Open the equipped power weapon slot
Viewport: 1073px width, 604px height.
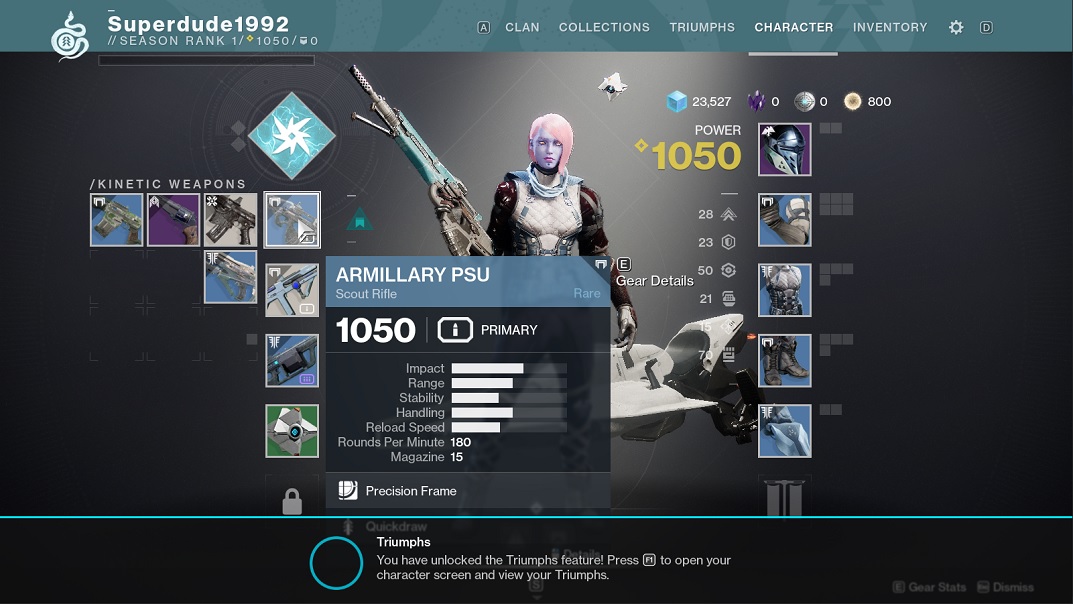292,361
